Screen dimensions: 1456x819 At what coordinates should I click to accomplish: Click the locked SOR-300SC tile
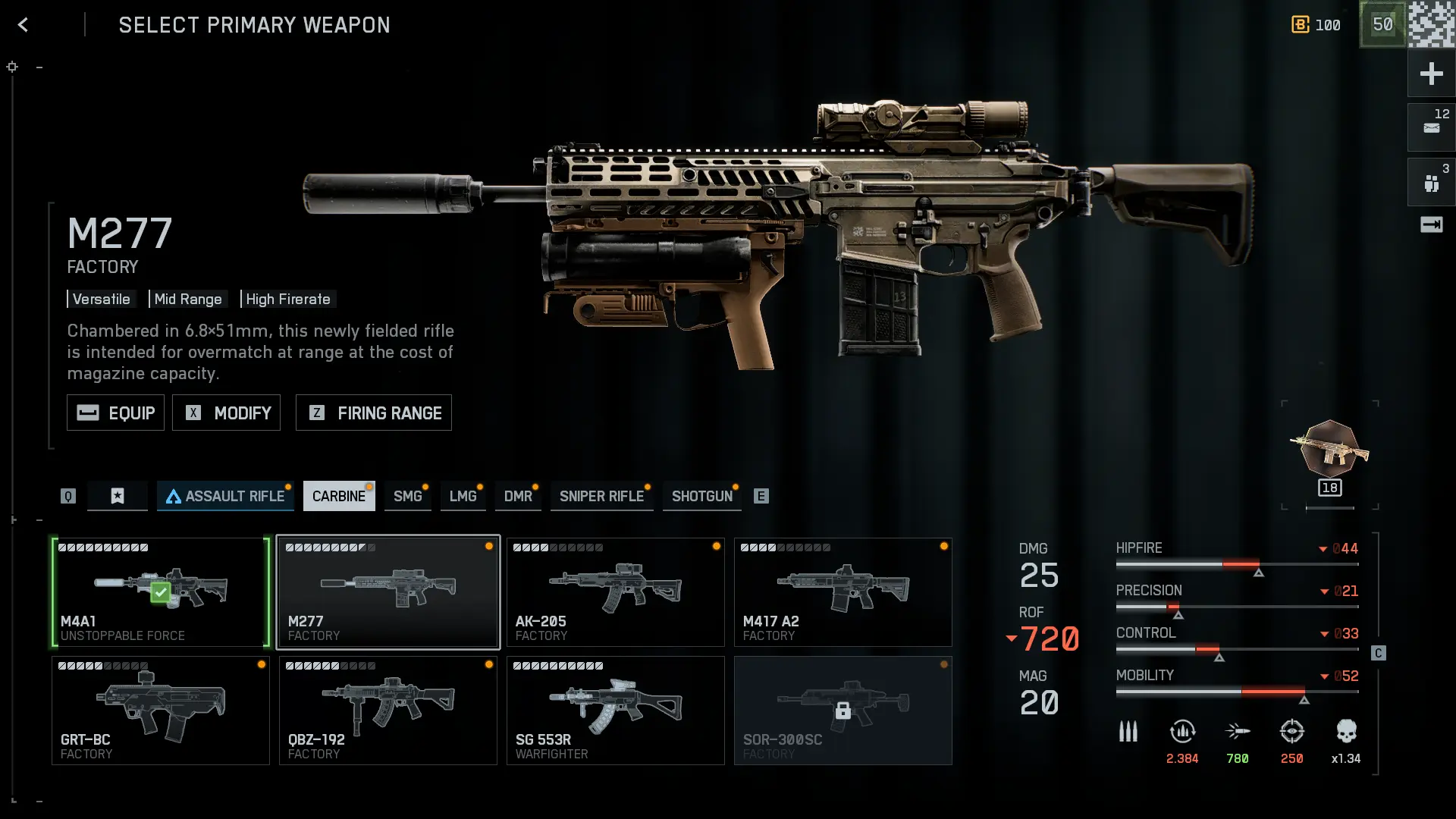coord(843,711)
